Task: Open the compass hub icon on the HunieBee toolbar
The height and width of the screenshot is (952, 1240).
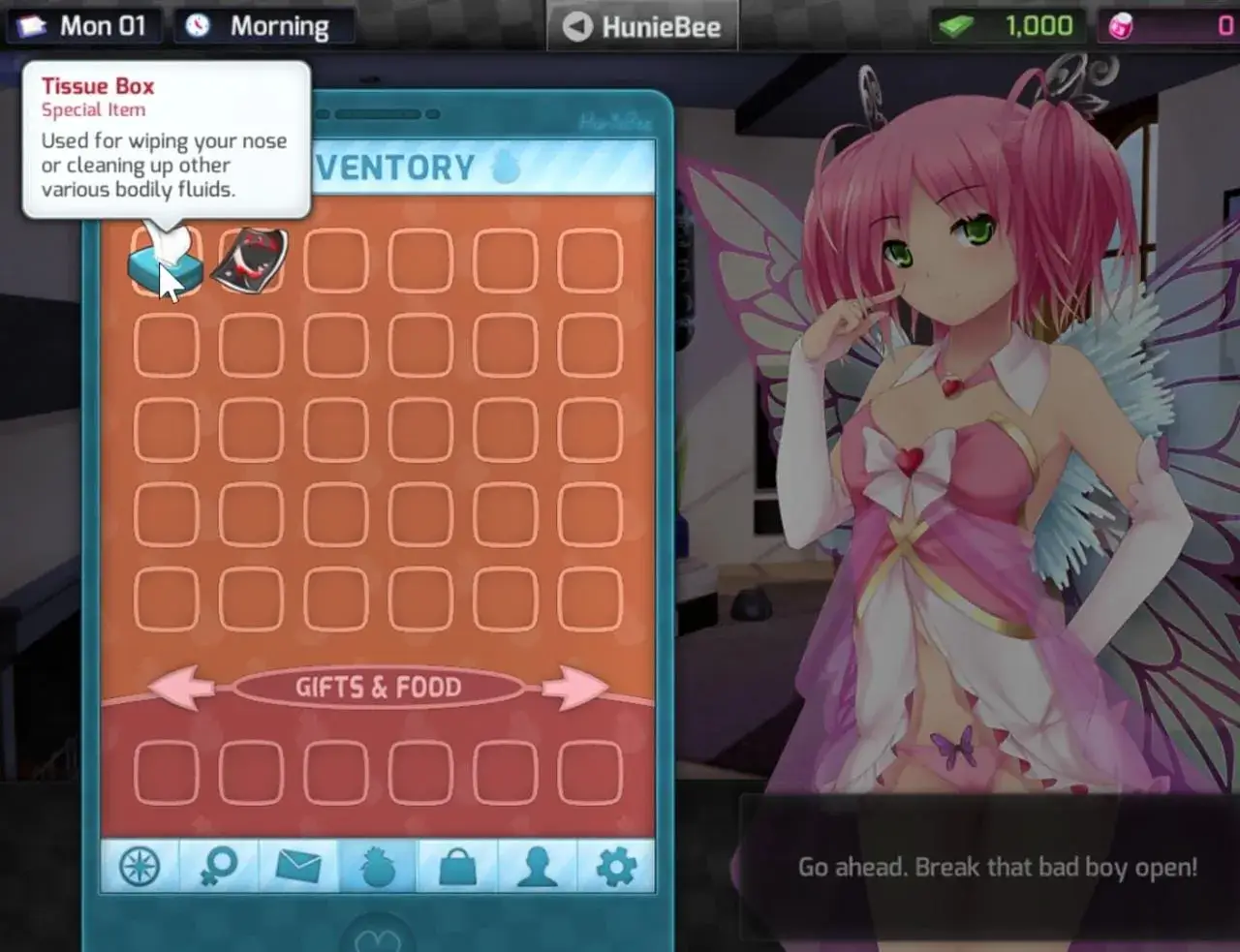Action: 139,866
